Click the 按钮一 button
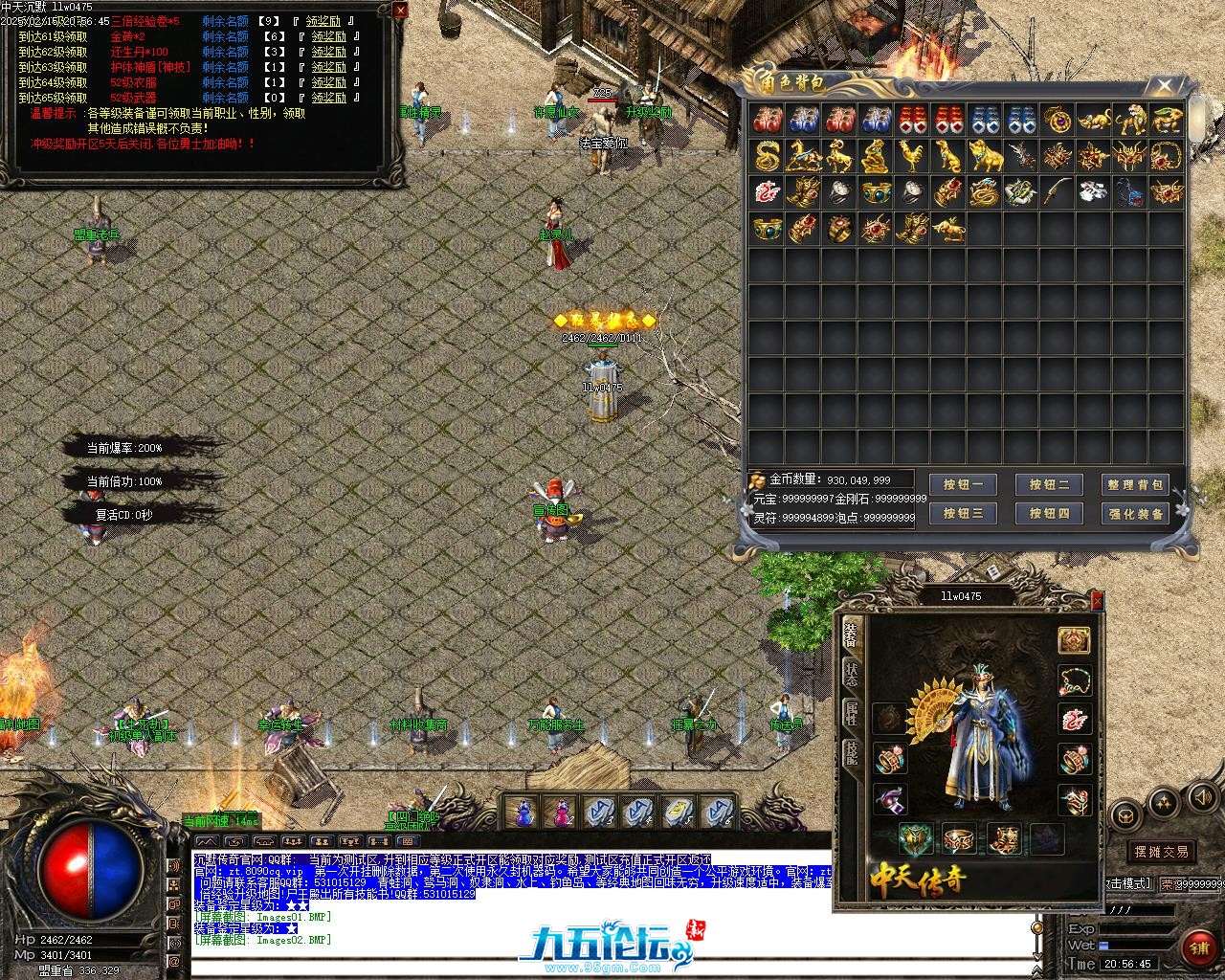 pyautogui.click(x=963, y=485)
